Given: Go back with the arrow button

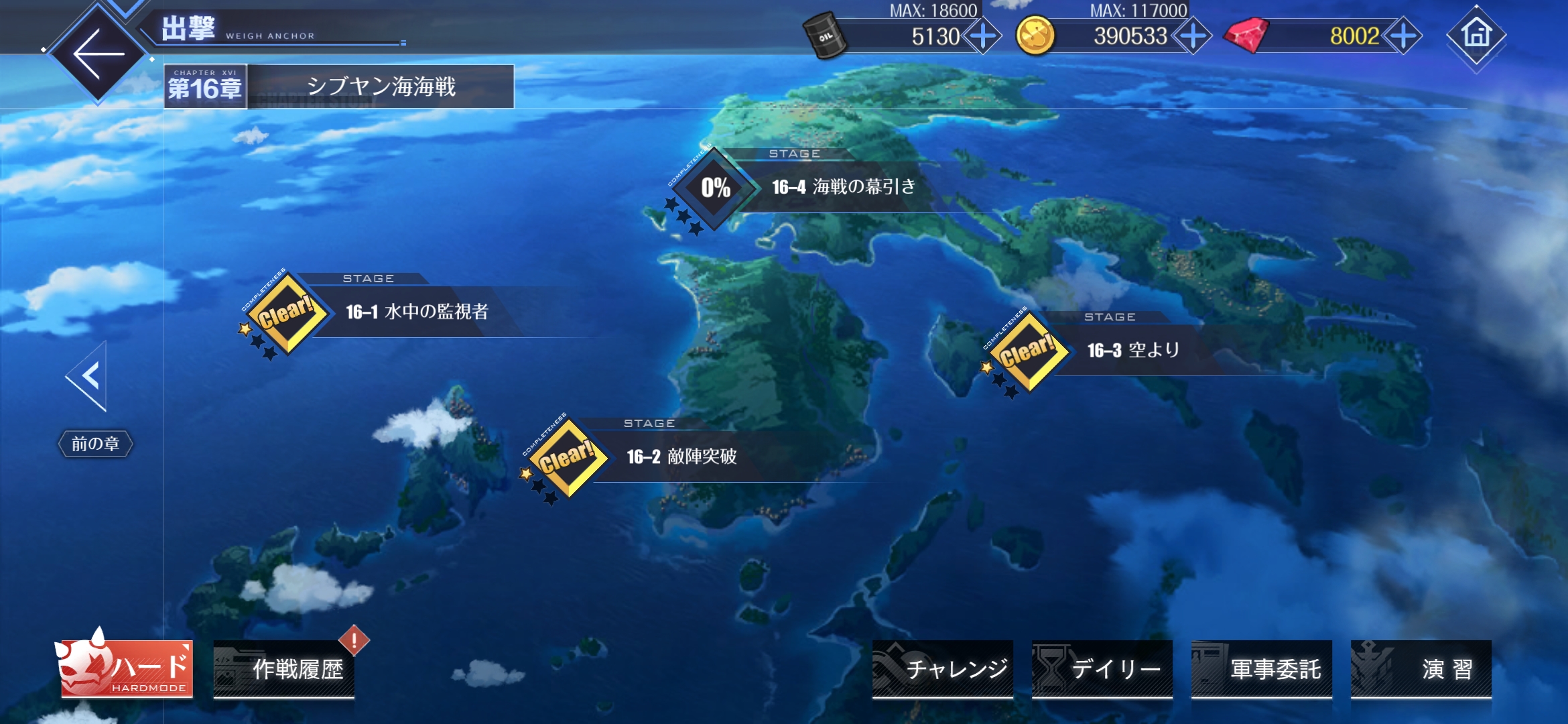Looking at the screenshot, I should click(x=99, y=54).
